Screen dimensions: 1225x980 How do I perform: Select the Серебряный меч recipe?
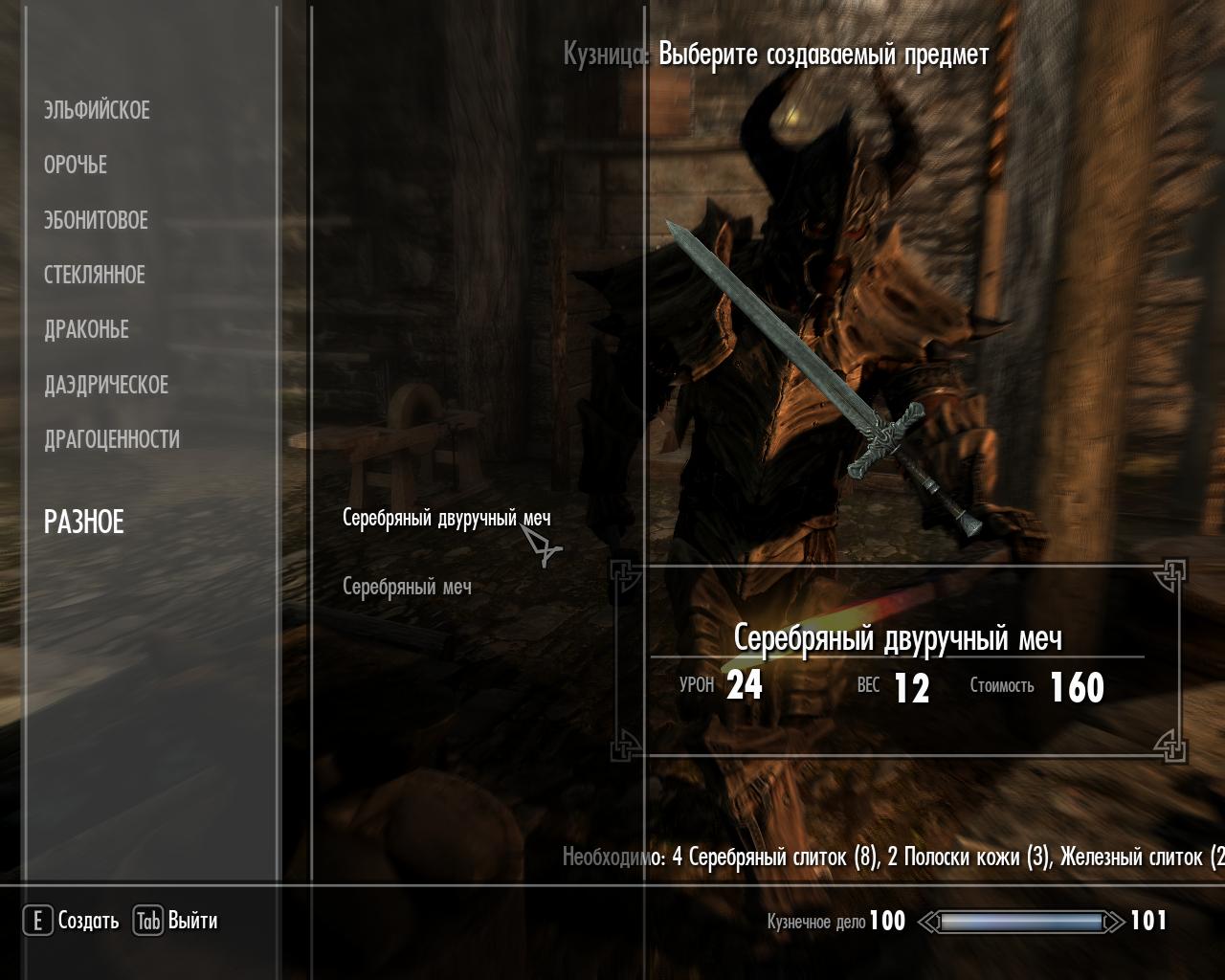[x=407, y=588]
